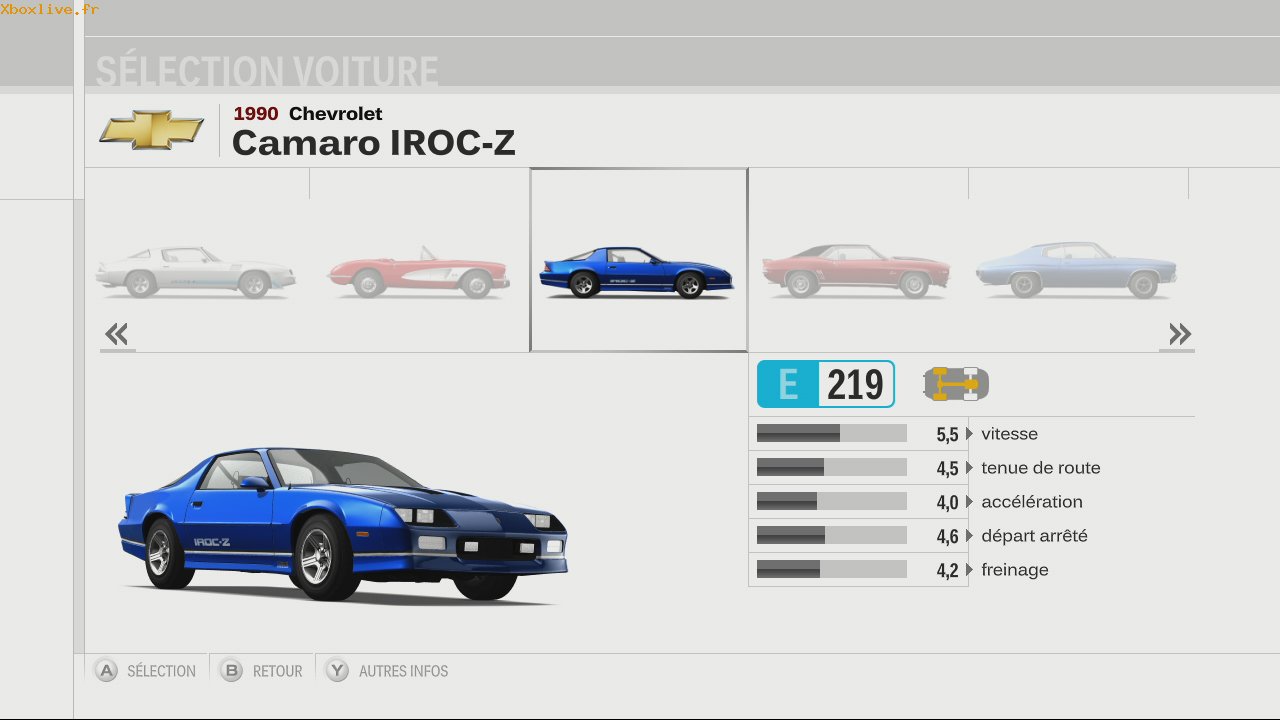Choose the light blue Chevelle thumbnail
This screenshot has height=720, width=1280.
[x=1076, y=270]
